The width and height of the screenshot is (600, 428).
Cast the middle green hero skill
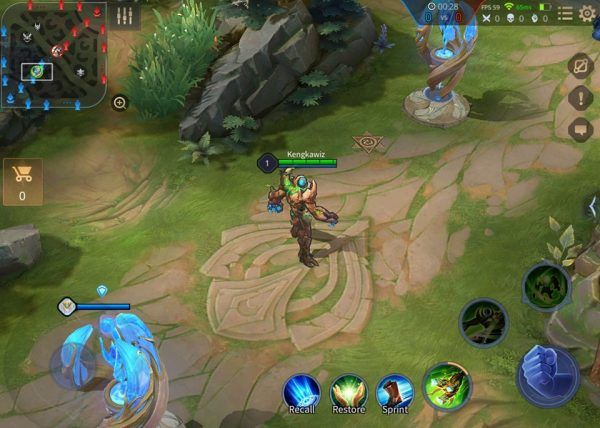coord(484,322)
